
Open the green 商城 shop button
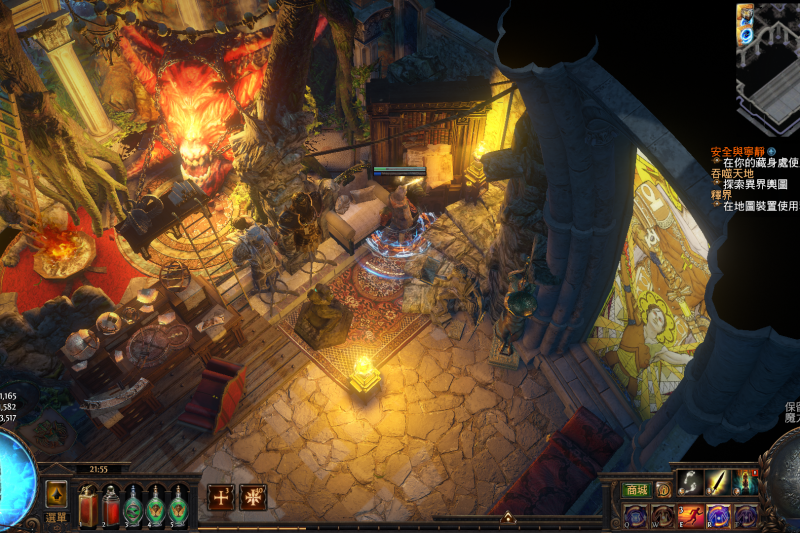[x=636, y=490]
